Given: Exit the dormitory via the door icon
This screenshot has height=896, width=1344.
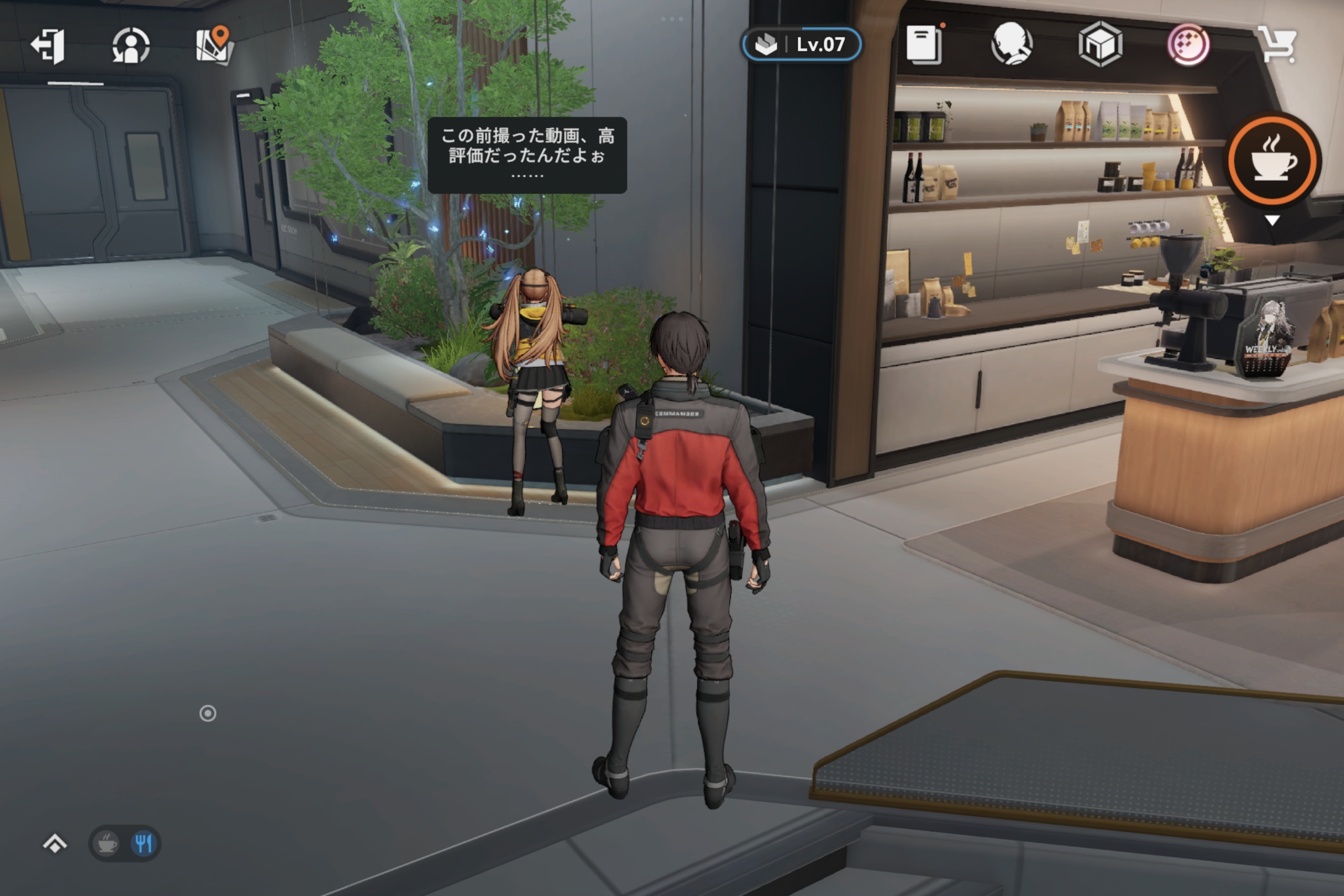Looking at the screenshot, I should pos(48,46).
